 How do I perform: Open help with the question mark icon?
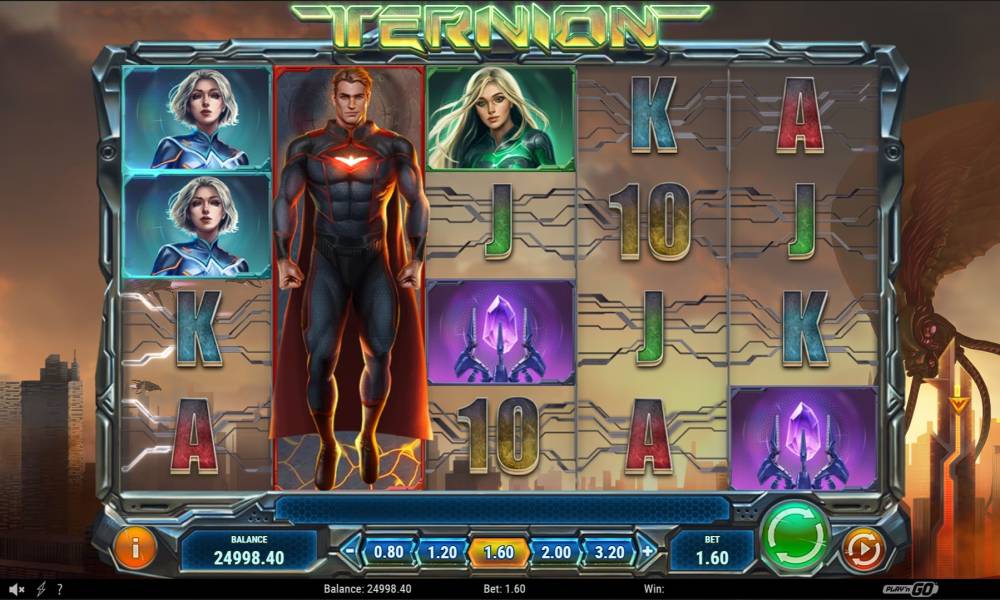[x=60, y=589]
